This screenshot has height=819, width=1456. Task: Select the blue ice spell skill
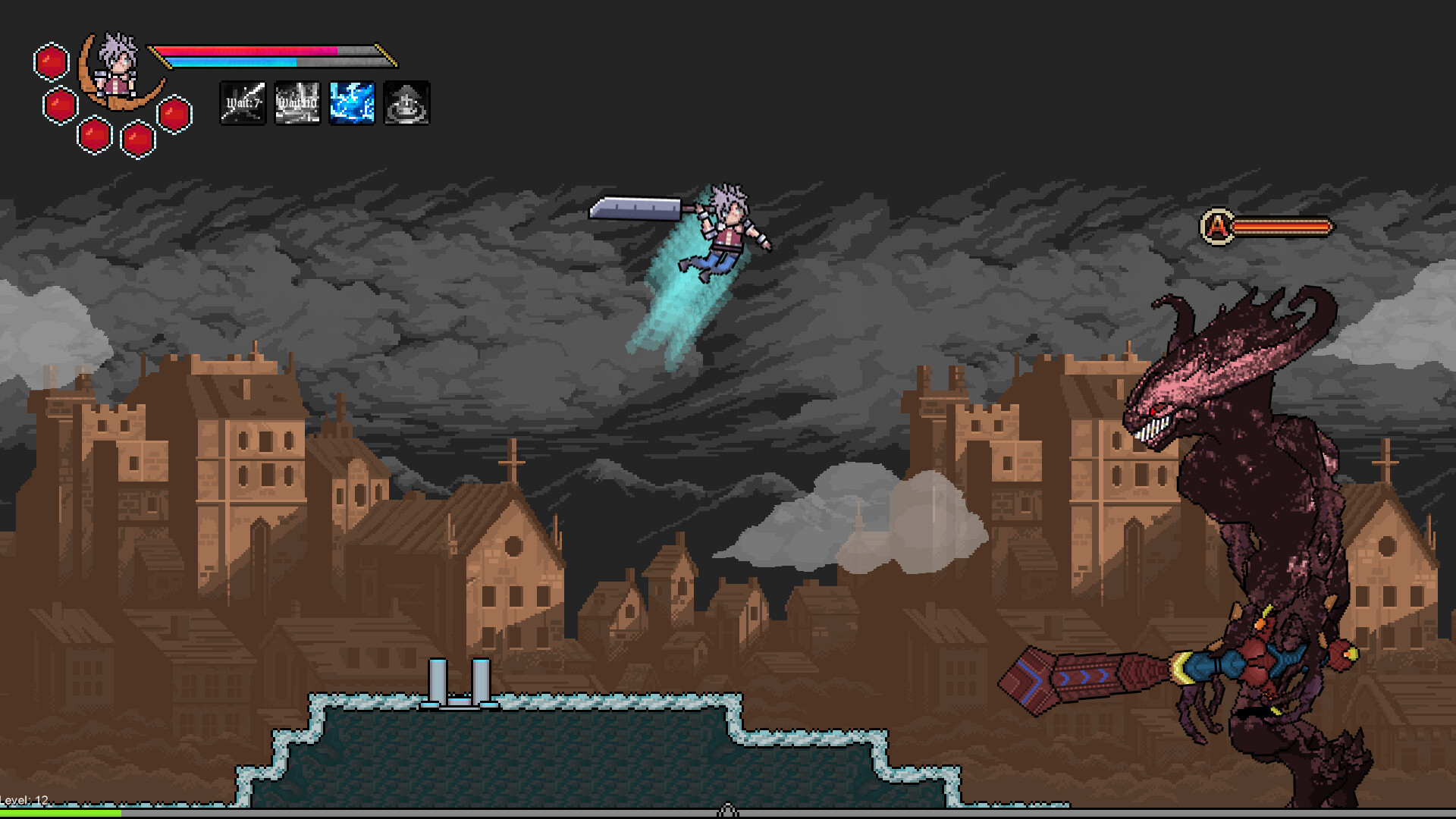pyautogui.click(x=351, y=104)
